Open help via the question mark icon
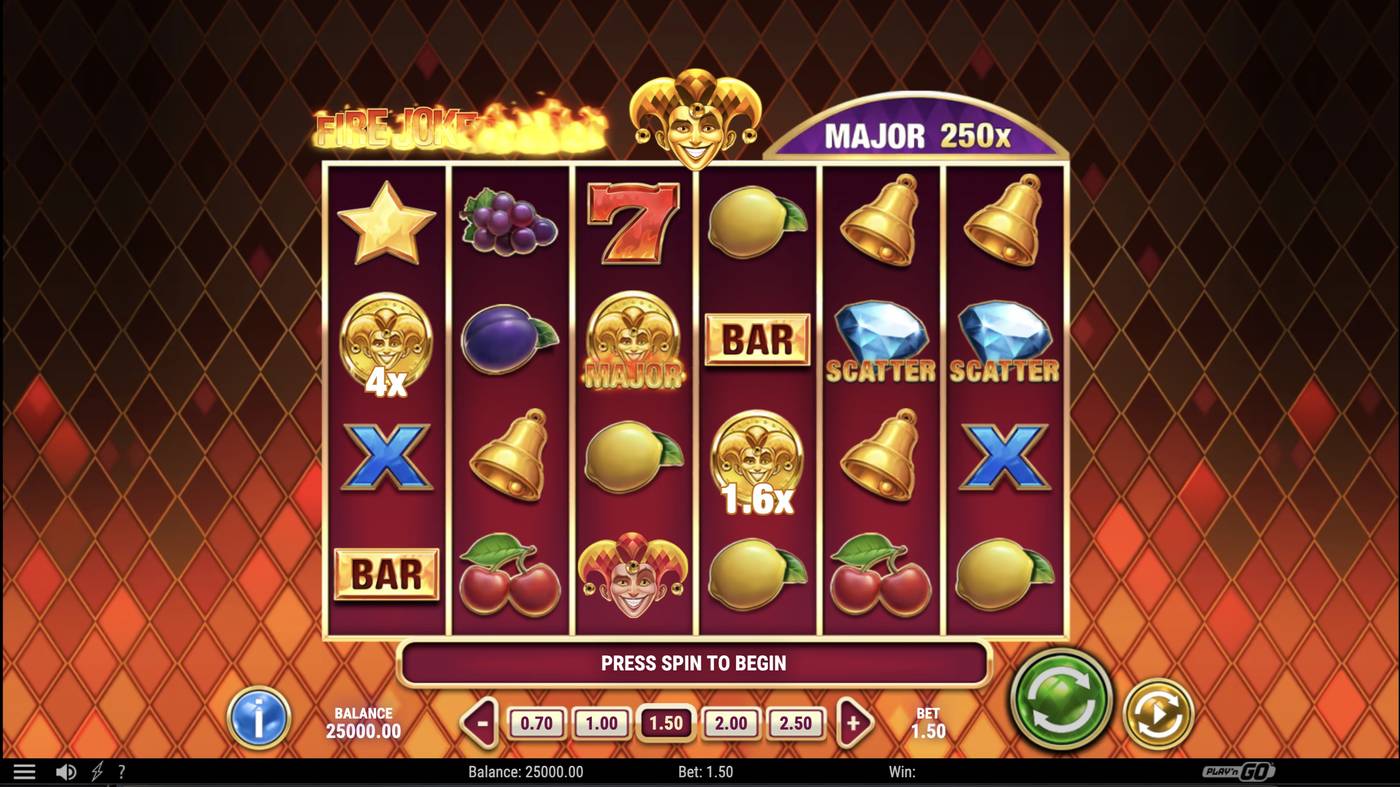 pyautogui.click(x=121, y=771)
